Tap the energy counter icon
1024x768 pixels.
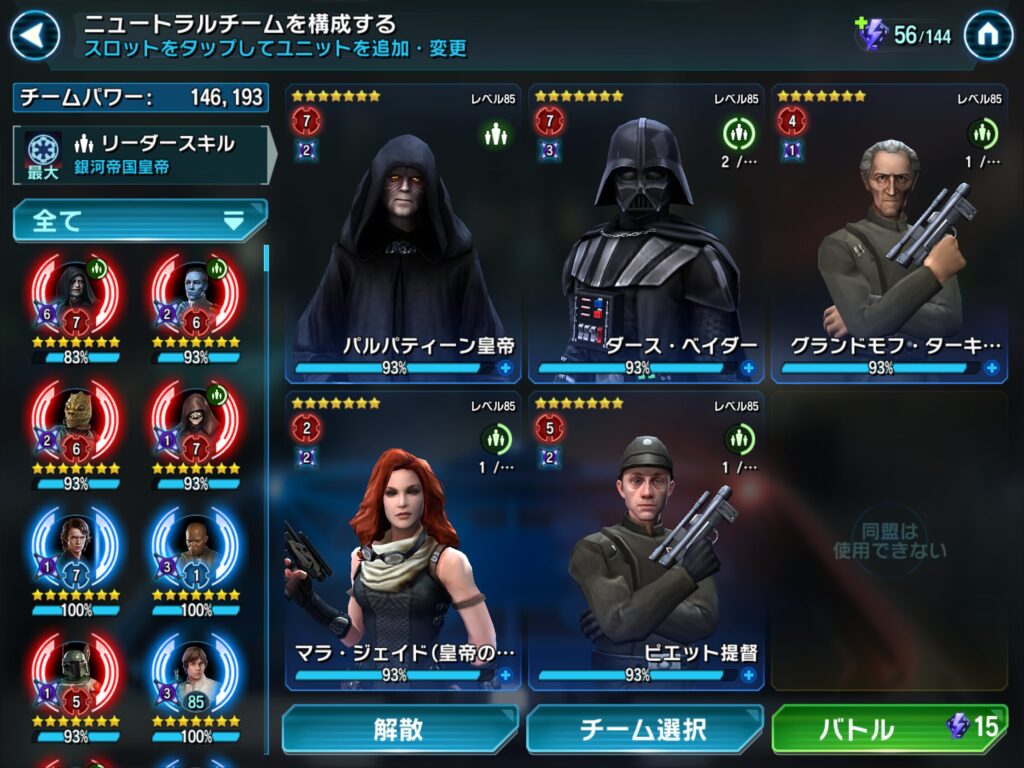coord(871,35)
